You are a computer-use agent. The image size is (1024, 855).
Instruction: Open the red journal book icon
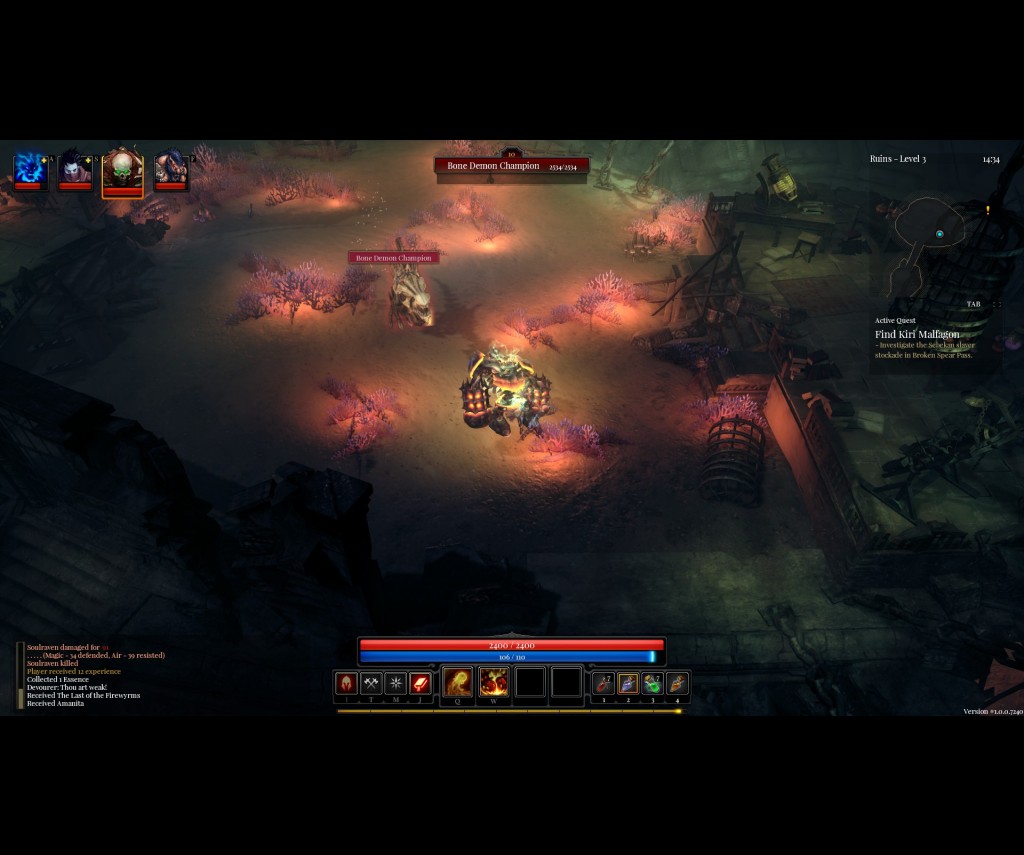421,684
